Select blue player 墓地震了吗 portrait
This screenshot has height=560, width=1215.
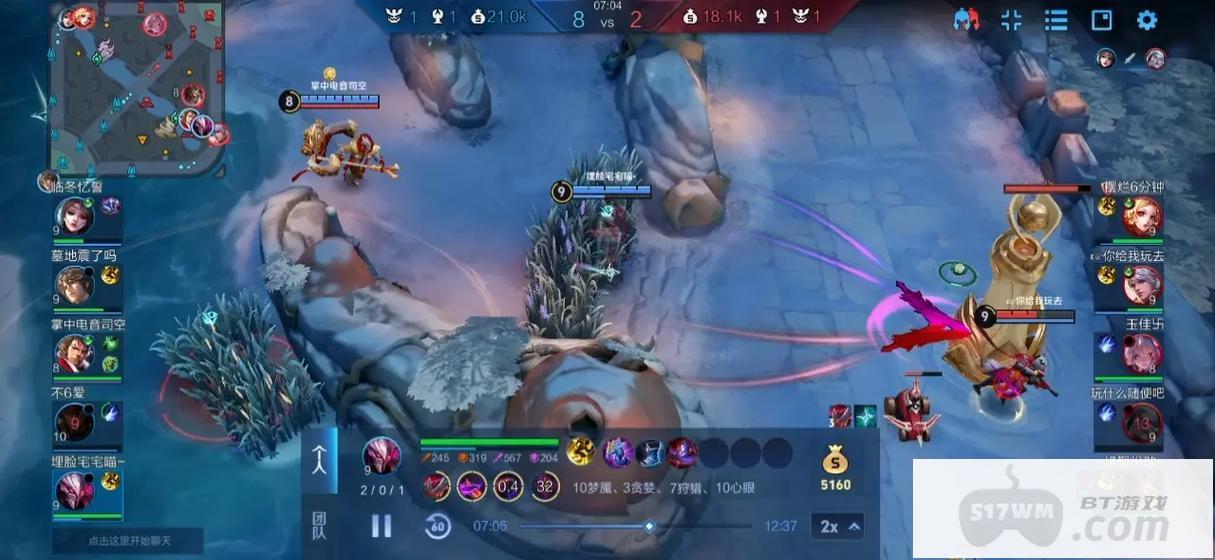click(74, 285)
